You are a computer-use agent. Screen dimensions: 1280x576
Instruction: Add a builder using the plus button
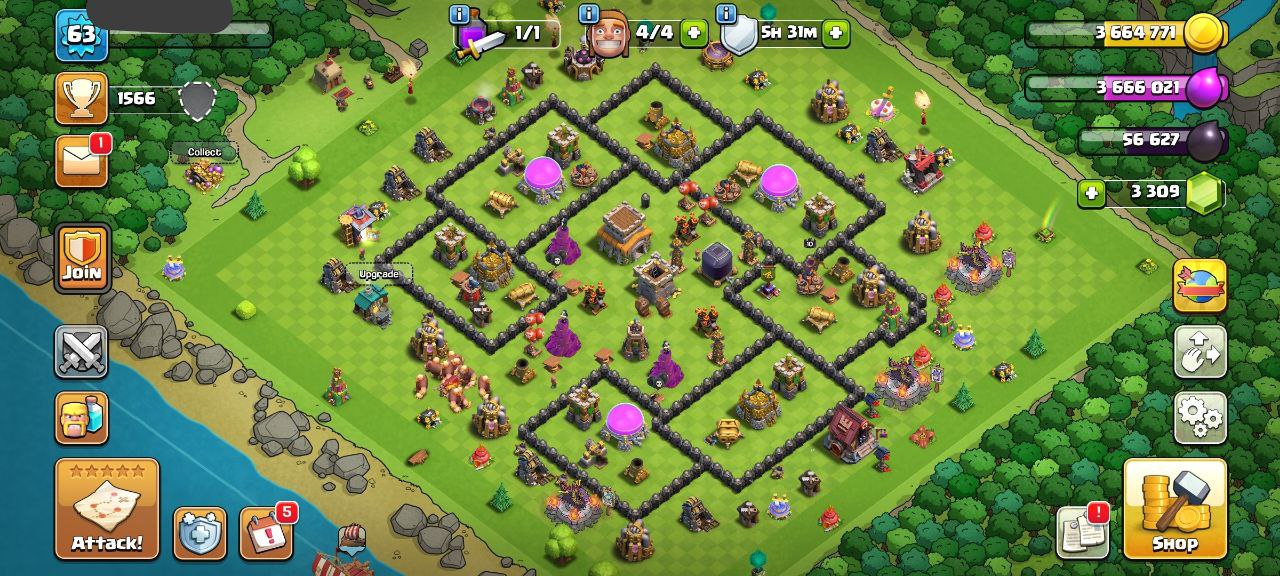click(x=693, y=33)
